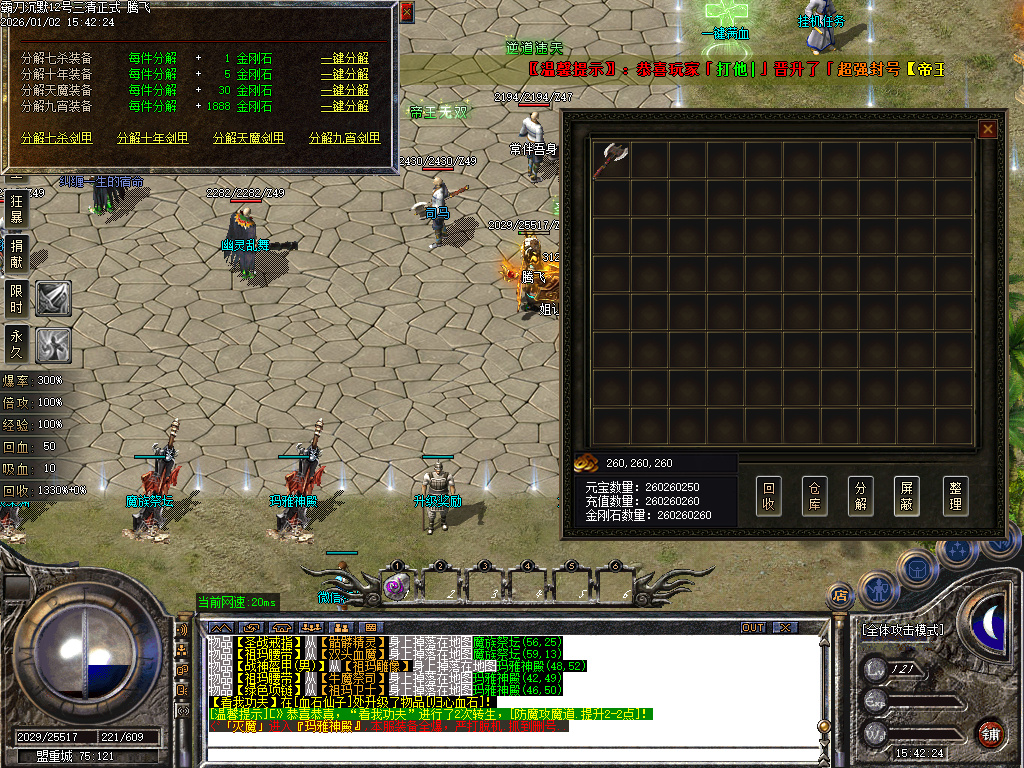Click the OUT button above chat

click(x=753, y=627)
